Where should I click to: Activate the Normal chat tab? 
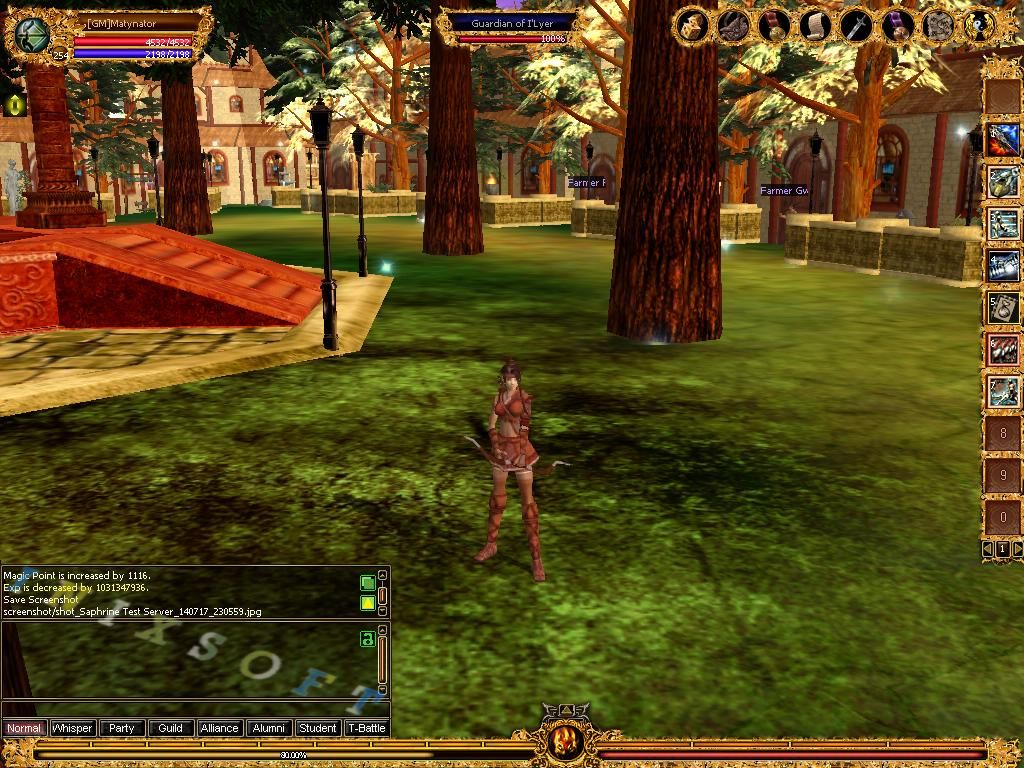tap(24, 728)
